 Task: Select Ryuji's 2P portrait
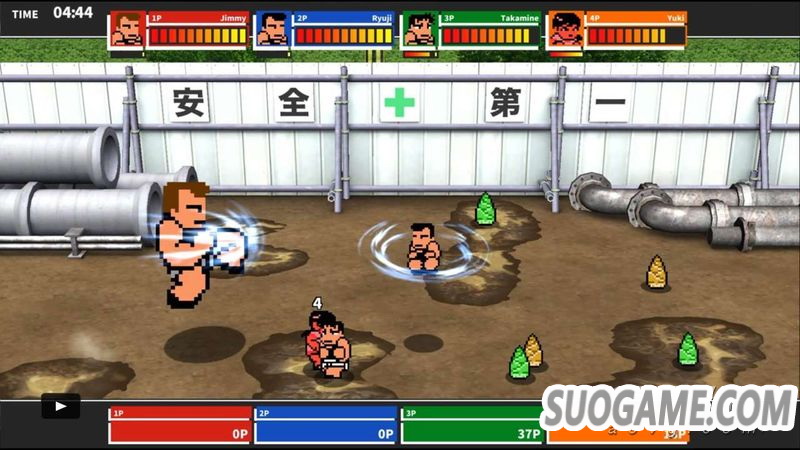[x=272, y=30]
